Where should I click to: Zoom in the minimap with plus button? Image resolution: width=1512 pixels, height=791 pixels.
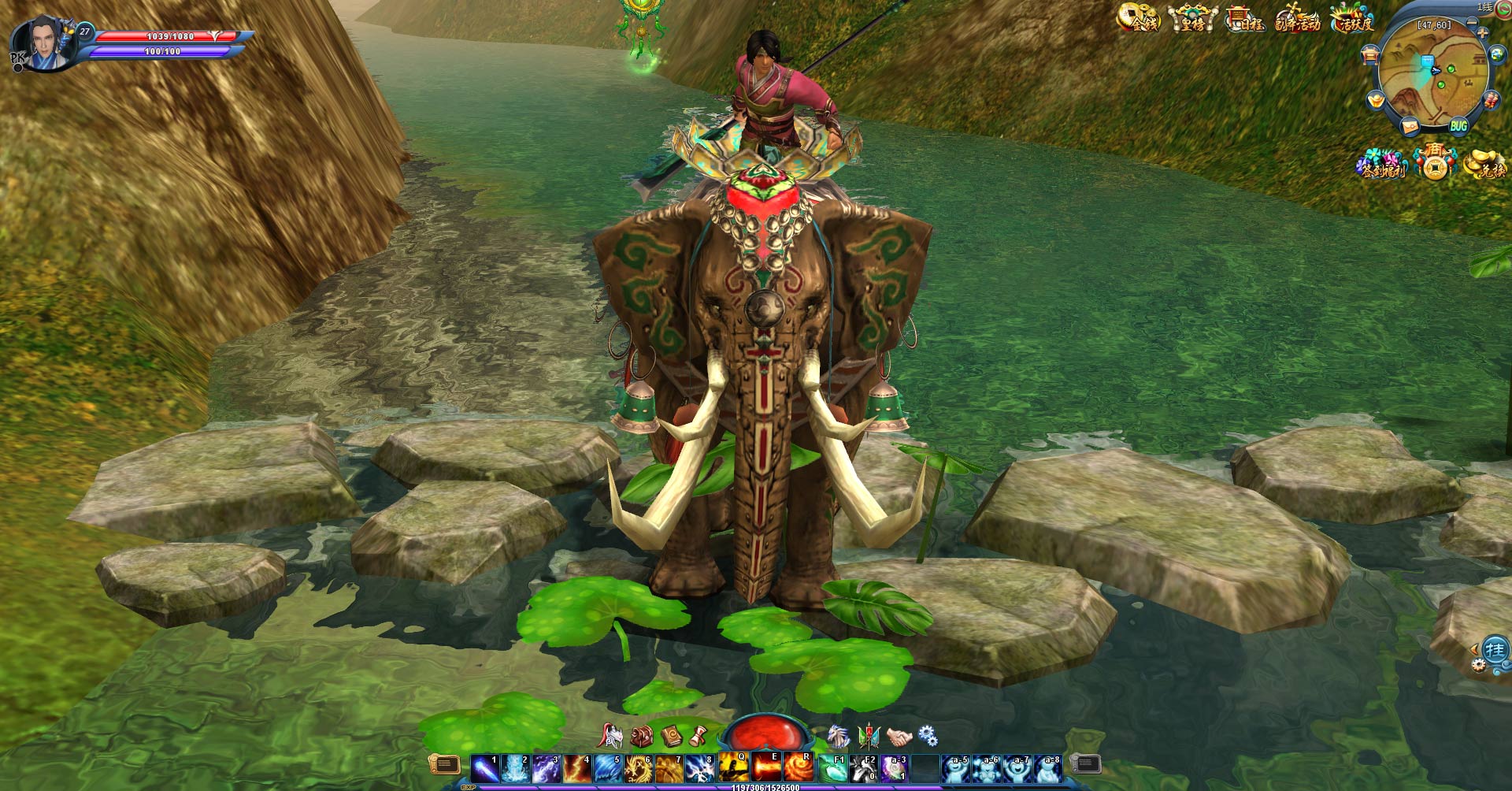[1483, 33]
